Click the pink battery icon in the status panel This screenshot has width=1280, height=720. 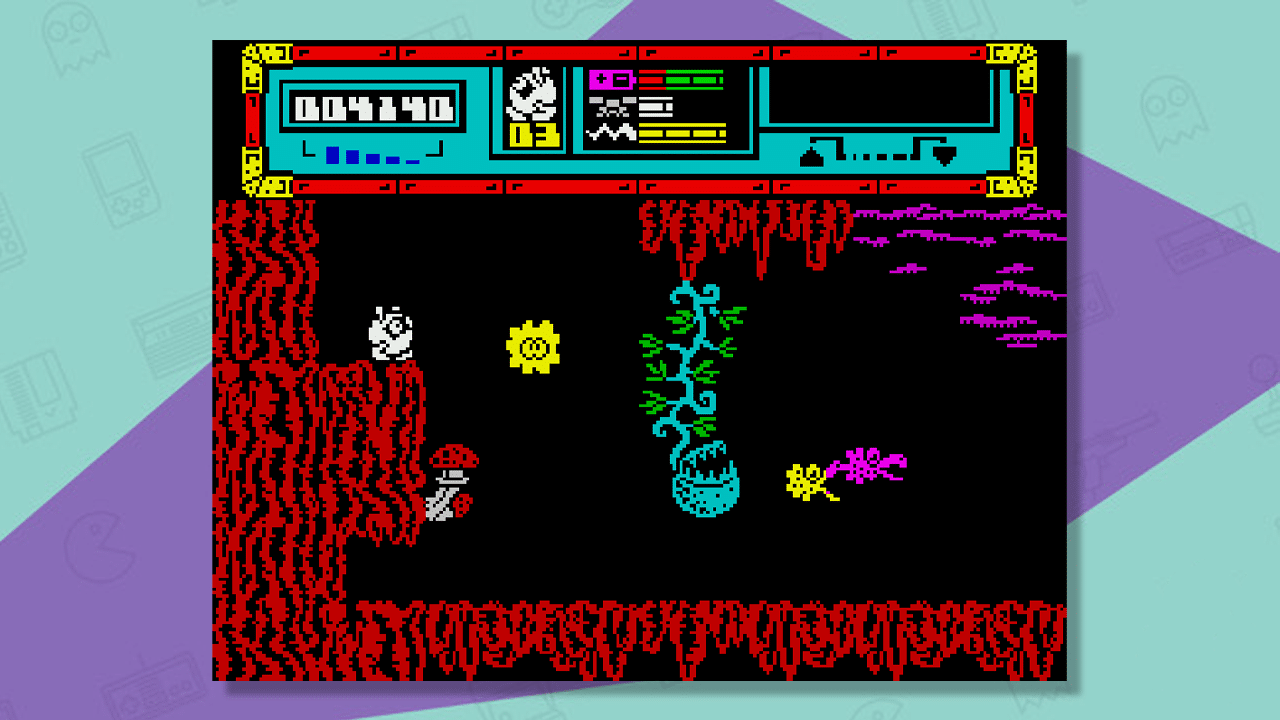click(610, 79)
